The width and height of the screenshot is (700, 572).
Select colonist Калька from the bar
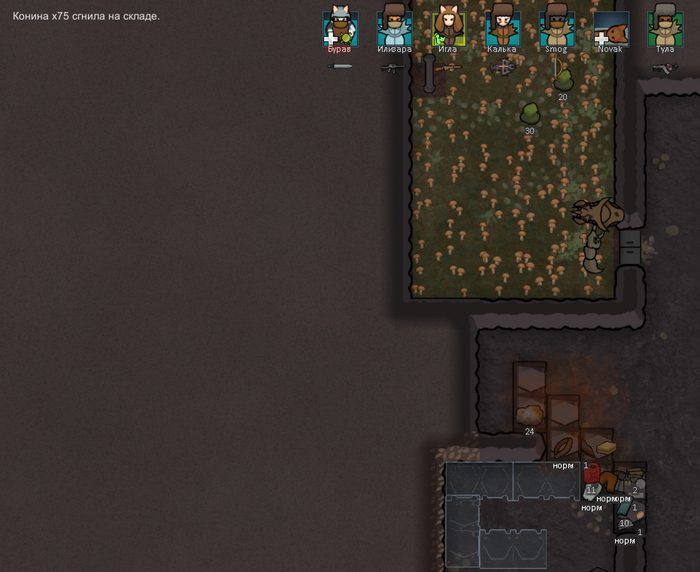point(502,27)
